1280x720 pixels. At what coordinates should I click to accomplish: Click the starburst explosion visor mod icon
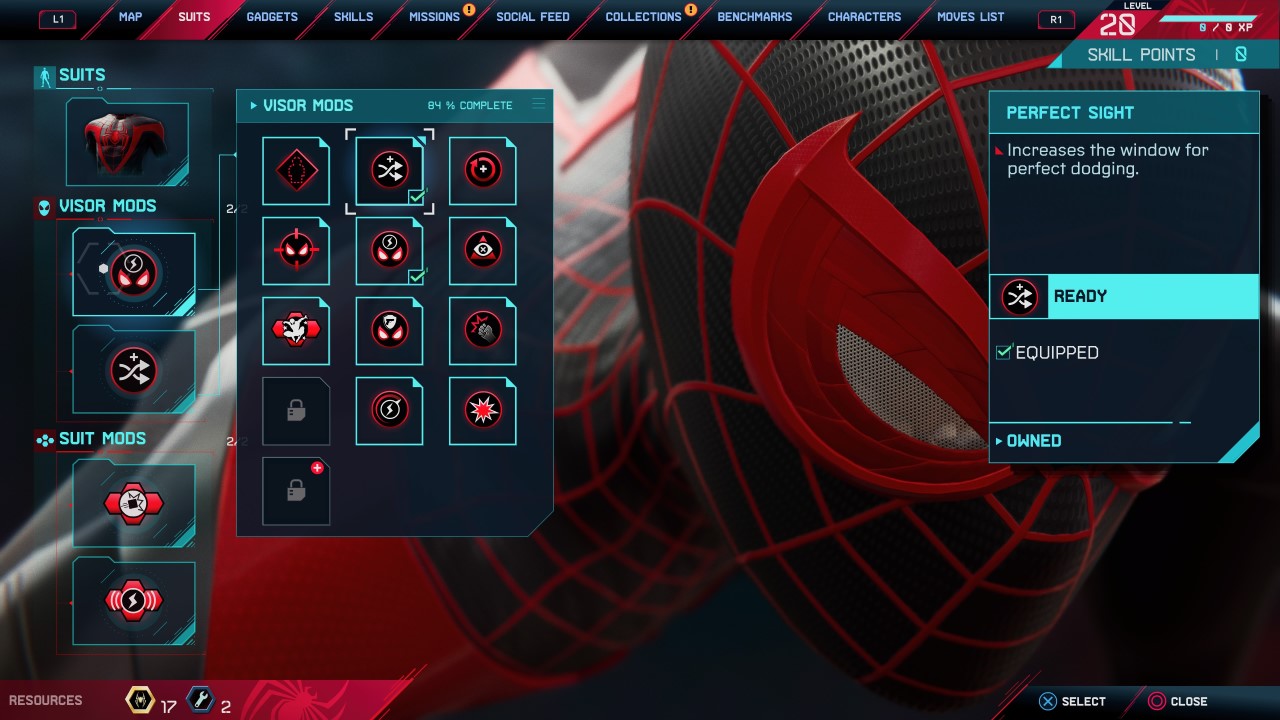pos(482,410)
